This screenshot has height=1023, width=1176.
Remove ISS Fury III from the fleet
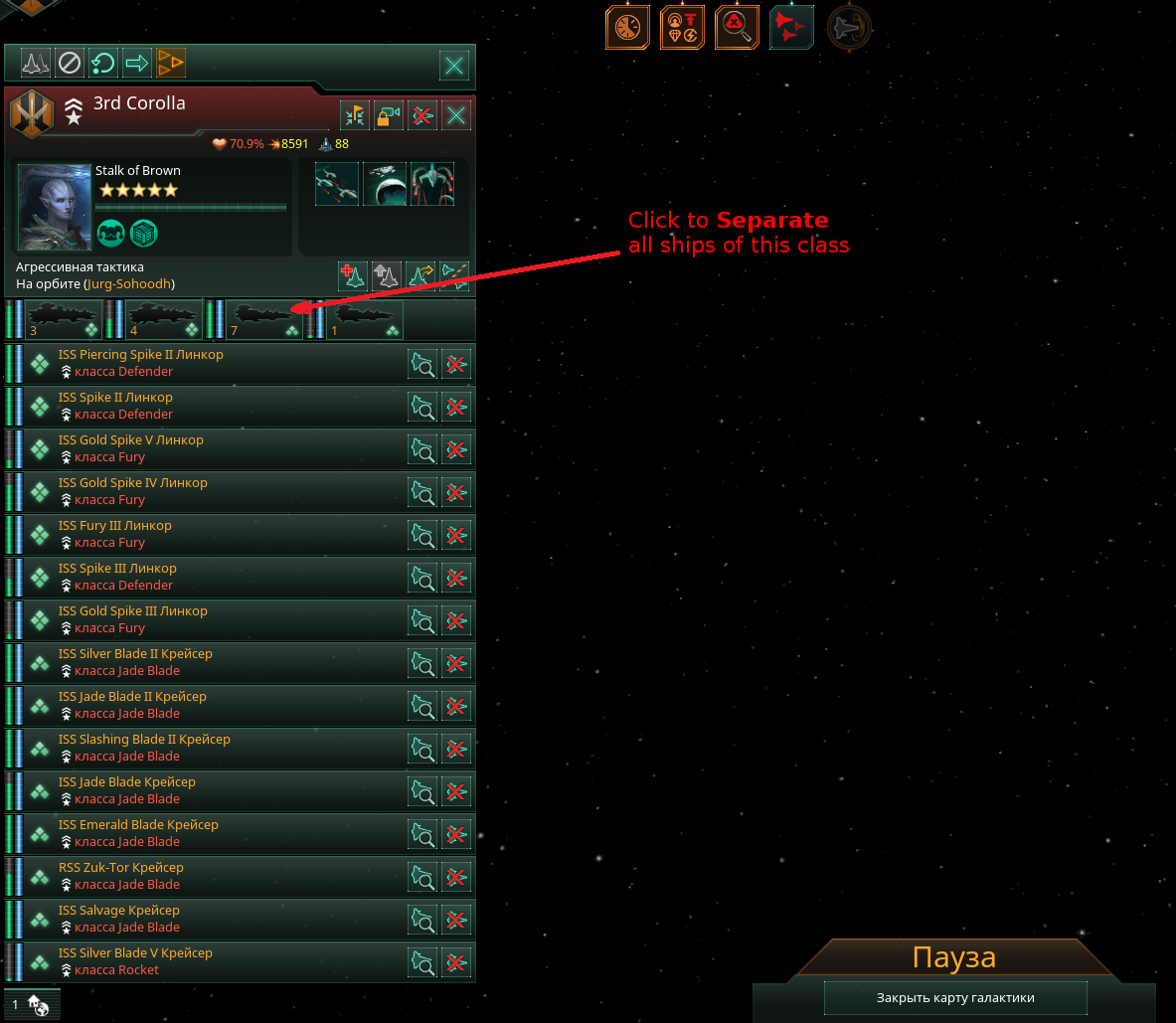[456, 535]
